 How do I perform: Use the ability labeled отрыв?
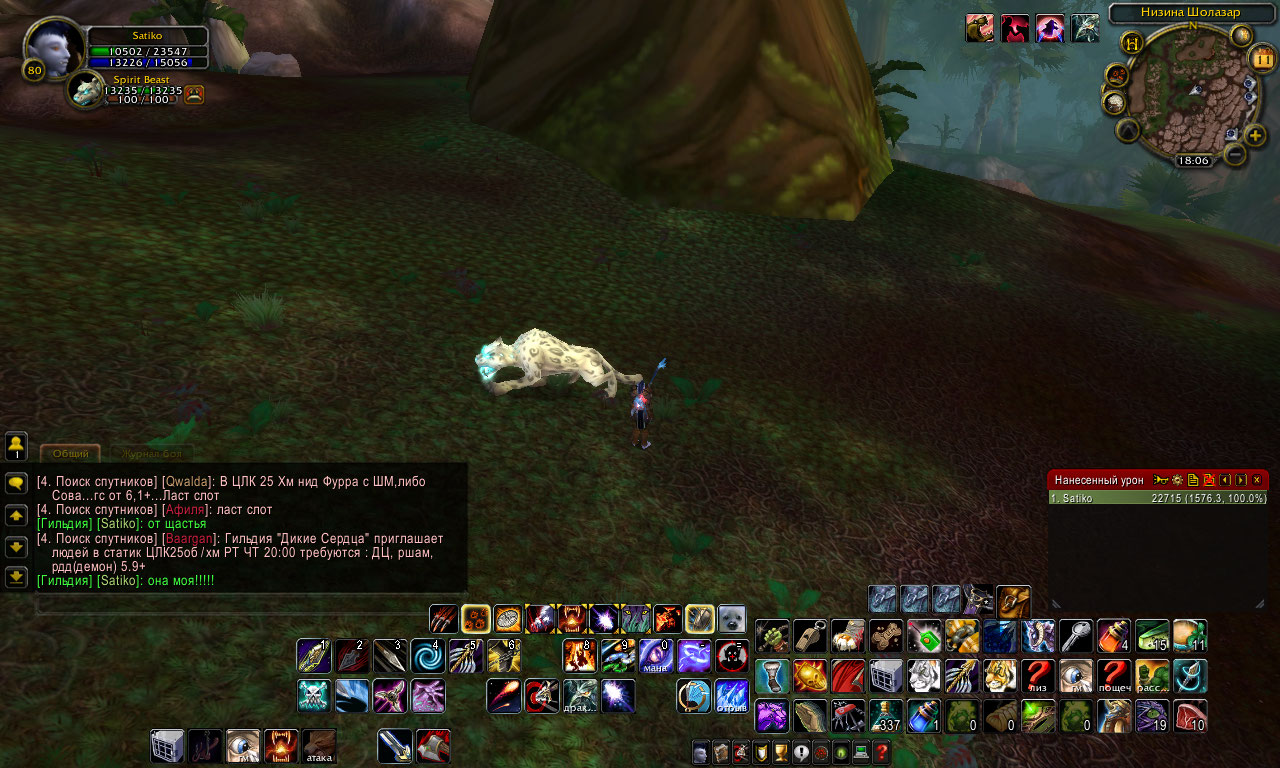tap(731, 695)
